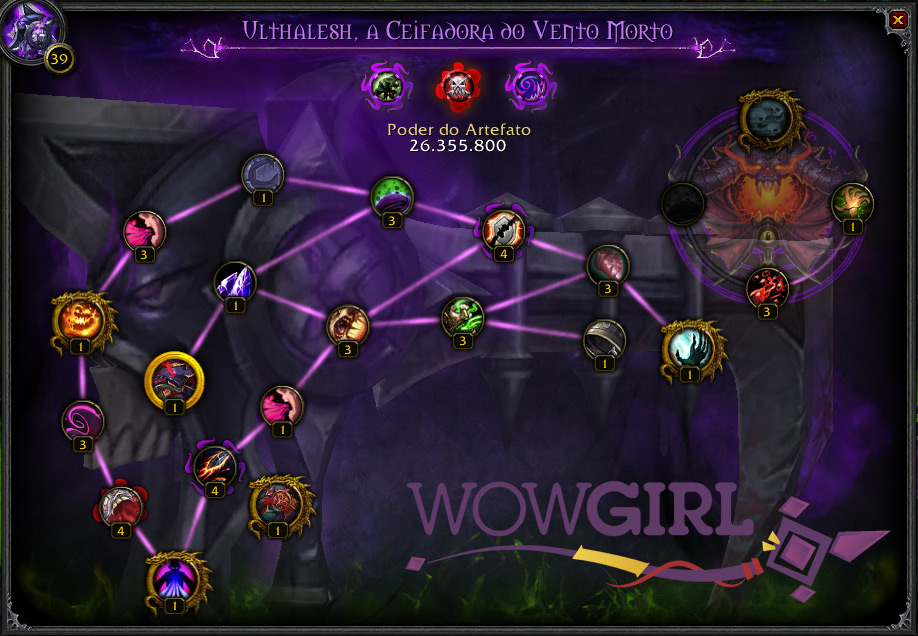Choose the purple crystal shard trait
This screenshot has height=636, width=918.
point(236,282)
